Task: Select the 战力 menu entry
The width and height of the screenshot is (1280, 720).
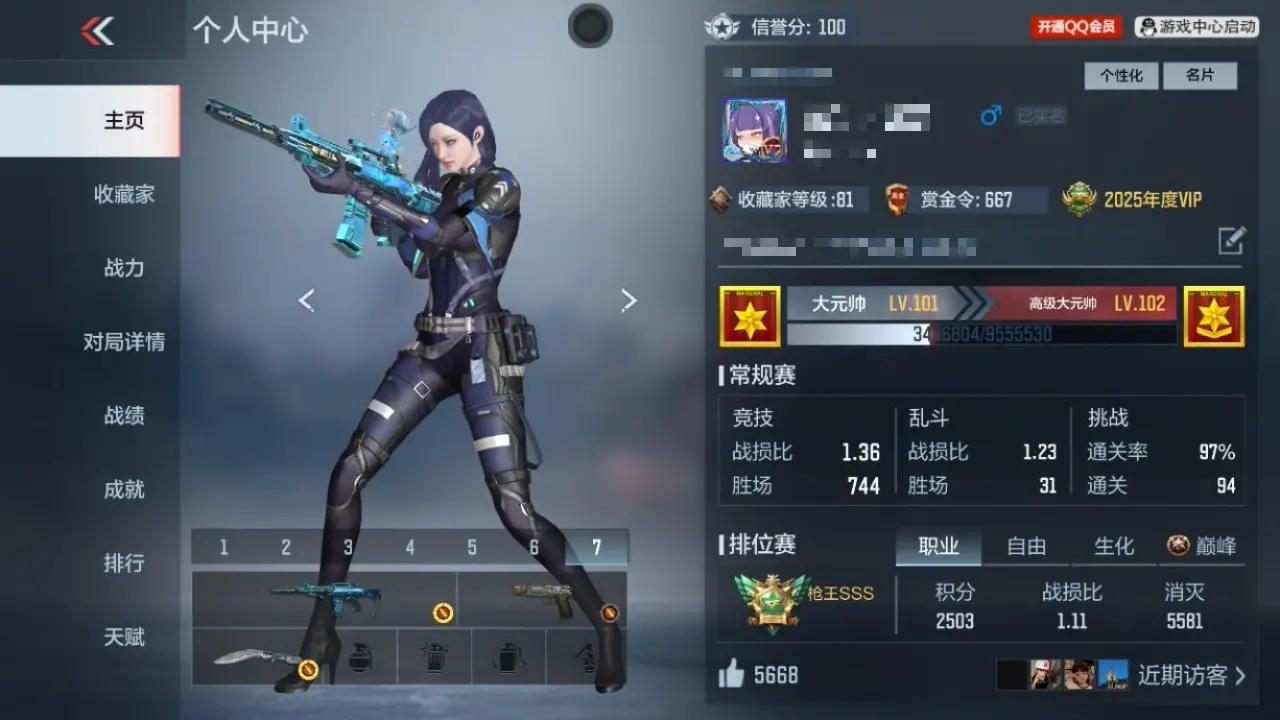Action: pos(124,268)
